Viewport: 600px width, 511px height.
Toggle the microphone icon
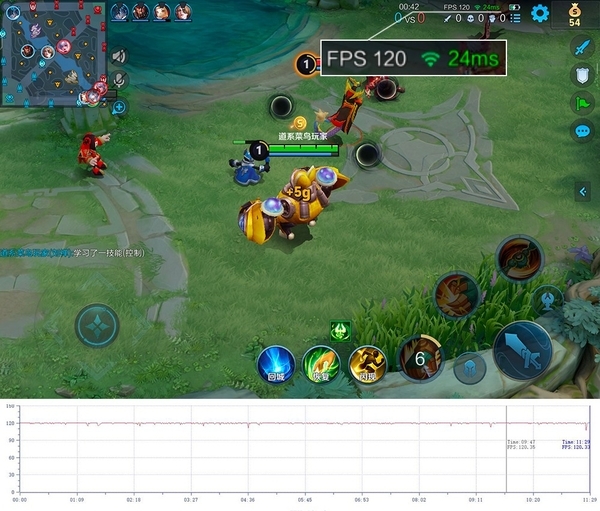click(119, 80)
